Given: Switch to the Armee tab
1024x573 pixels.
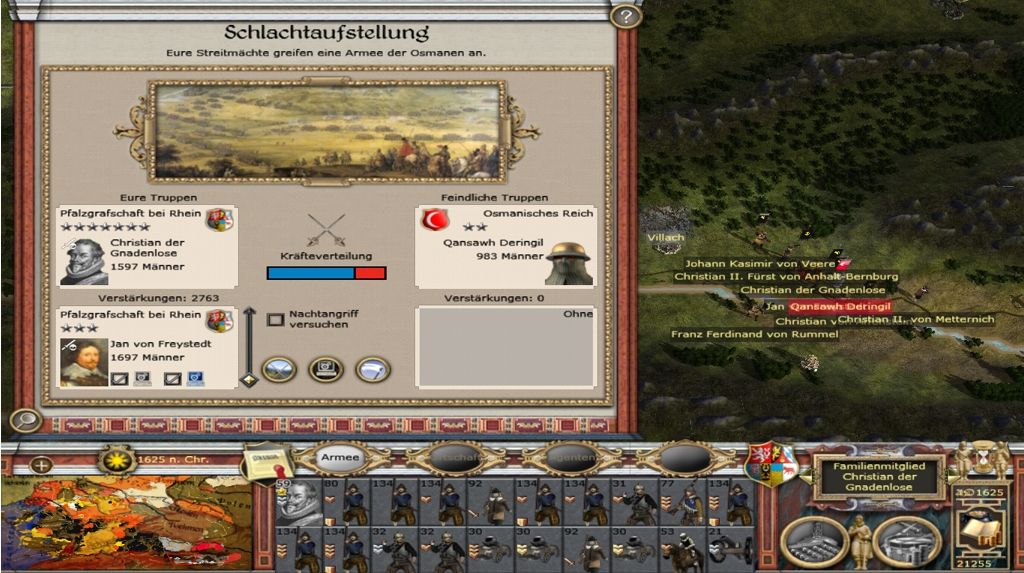Looking at the screenshot, I should coord(340,458).
